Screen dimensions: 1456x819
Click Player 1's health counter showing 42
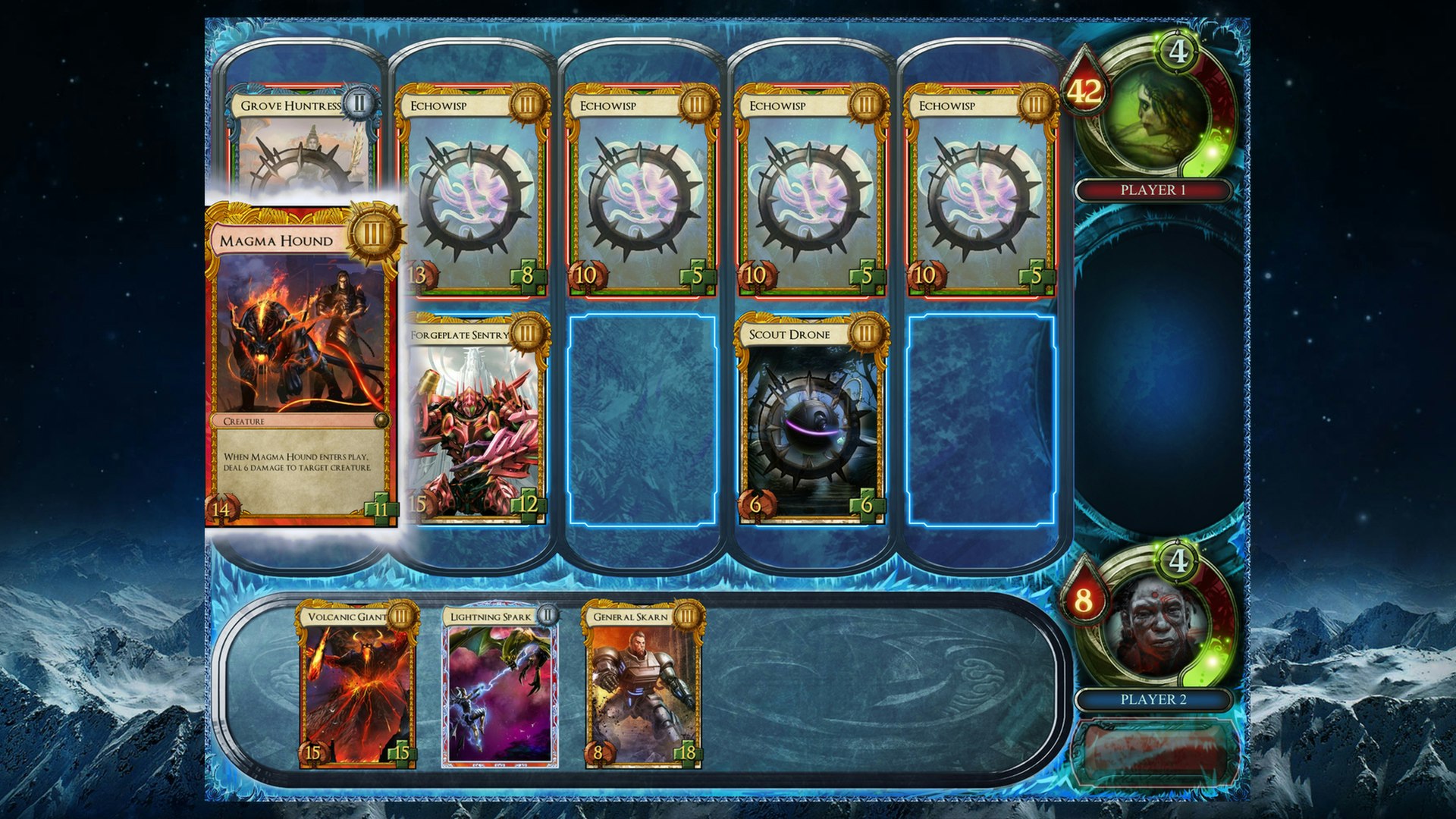(x=1087, y=93)
